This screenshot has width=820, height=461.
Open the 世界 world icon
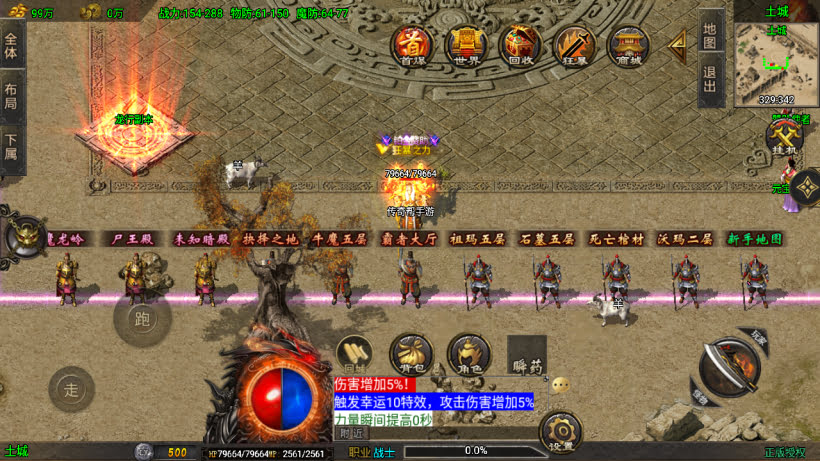[x=465, y=44]
